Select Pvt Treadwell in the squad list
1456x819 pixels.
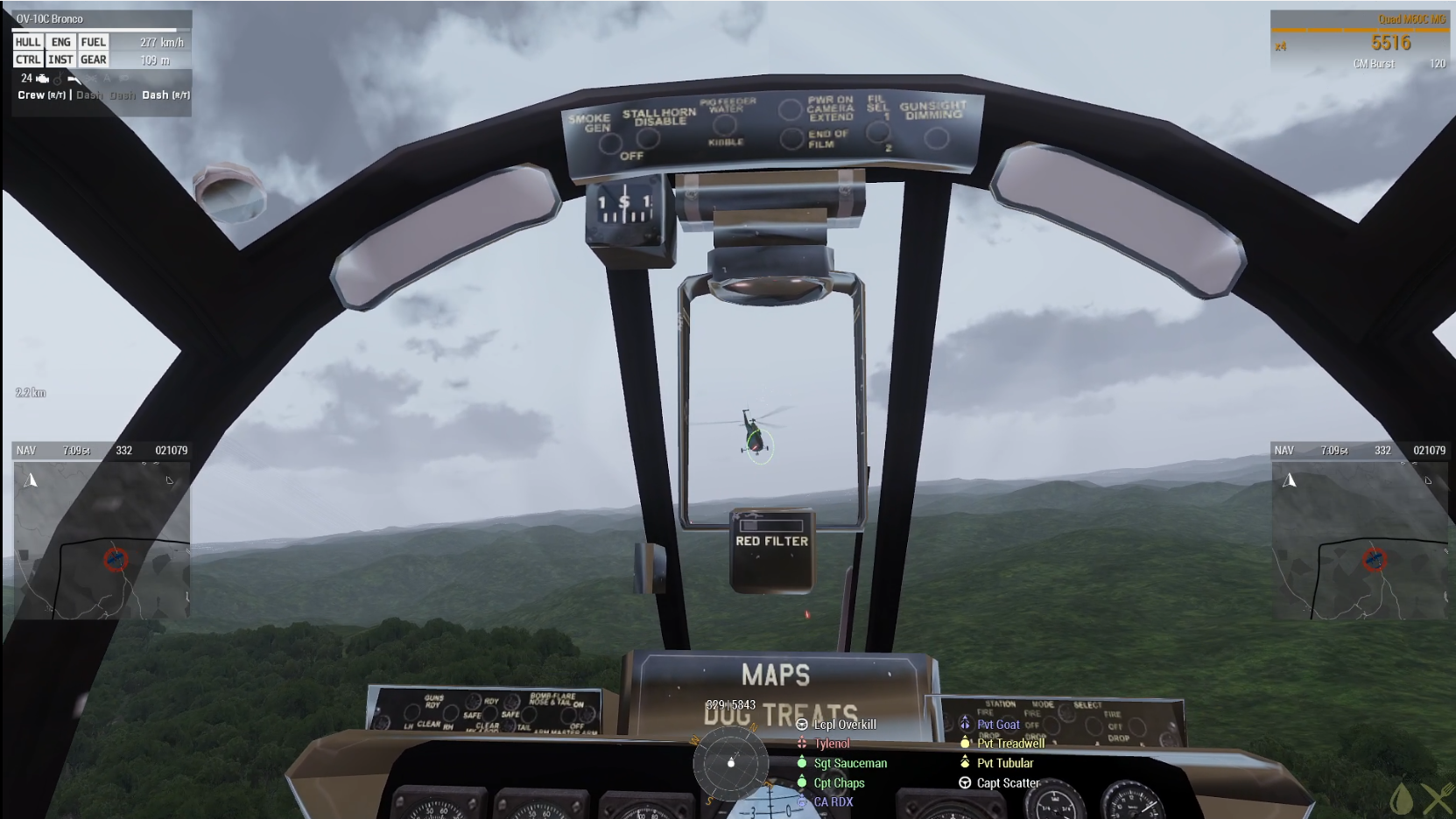1010,744
